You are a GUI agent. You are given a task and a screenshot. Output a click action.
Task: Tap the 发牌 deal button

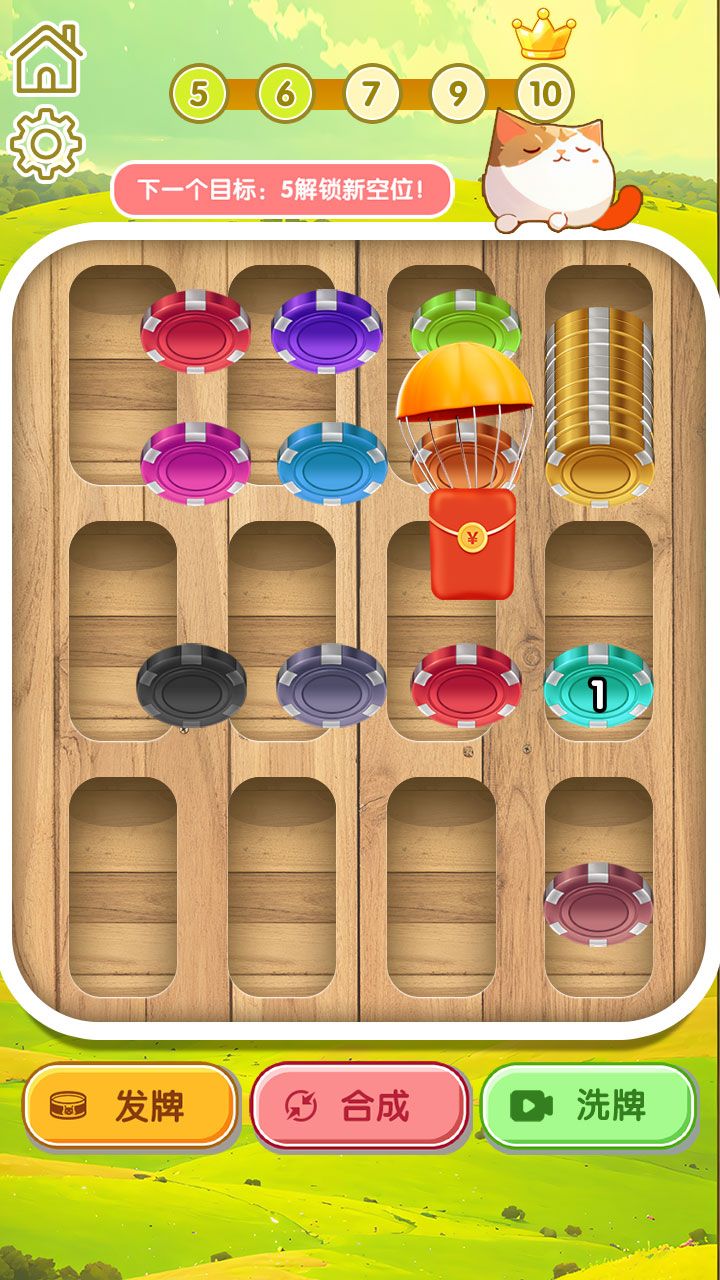tap(130, 1105)
